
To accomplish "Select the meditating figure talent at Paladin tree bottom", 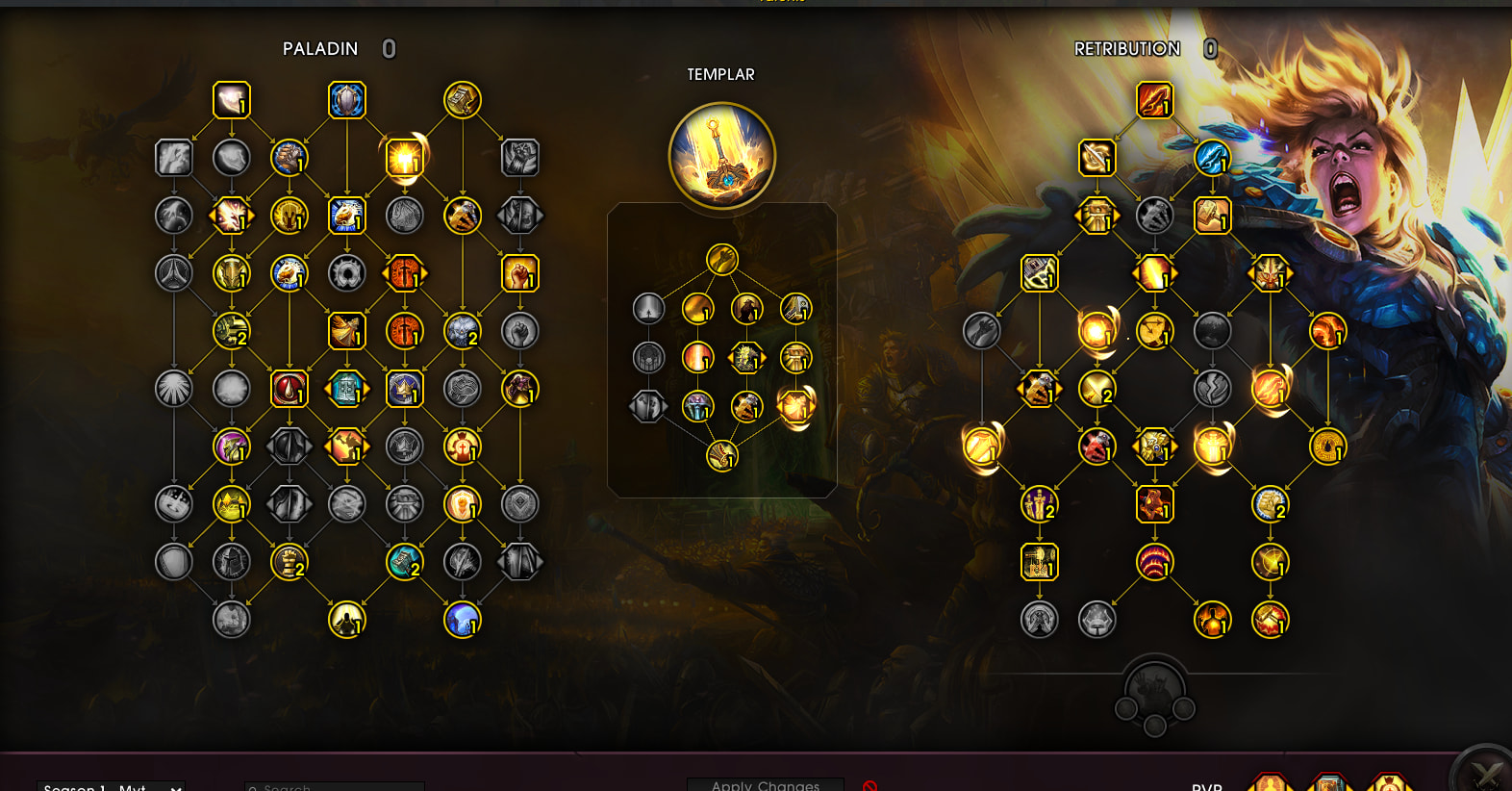I will [347, 620].
